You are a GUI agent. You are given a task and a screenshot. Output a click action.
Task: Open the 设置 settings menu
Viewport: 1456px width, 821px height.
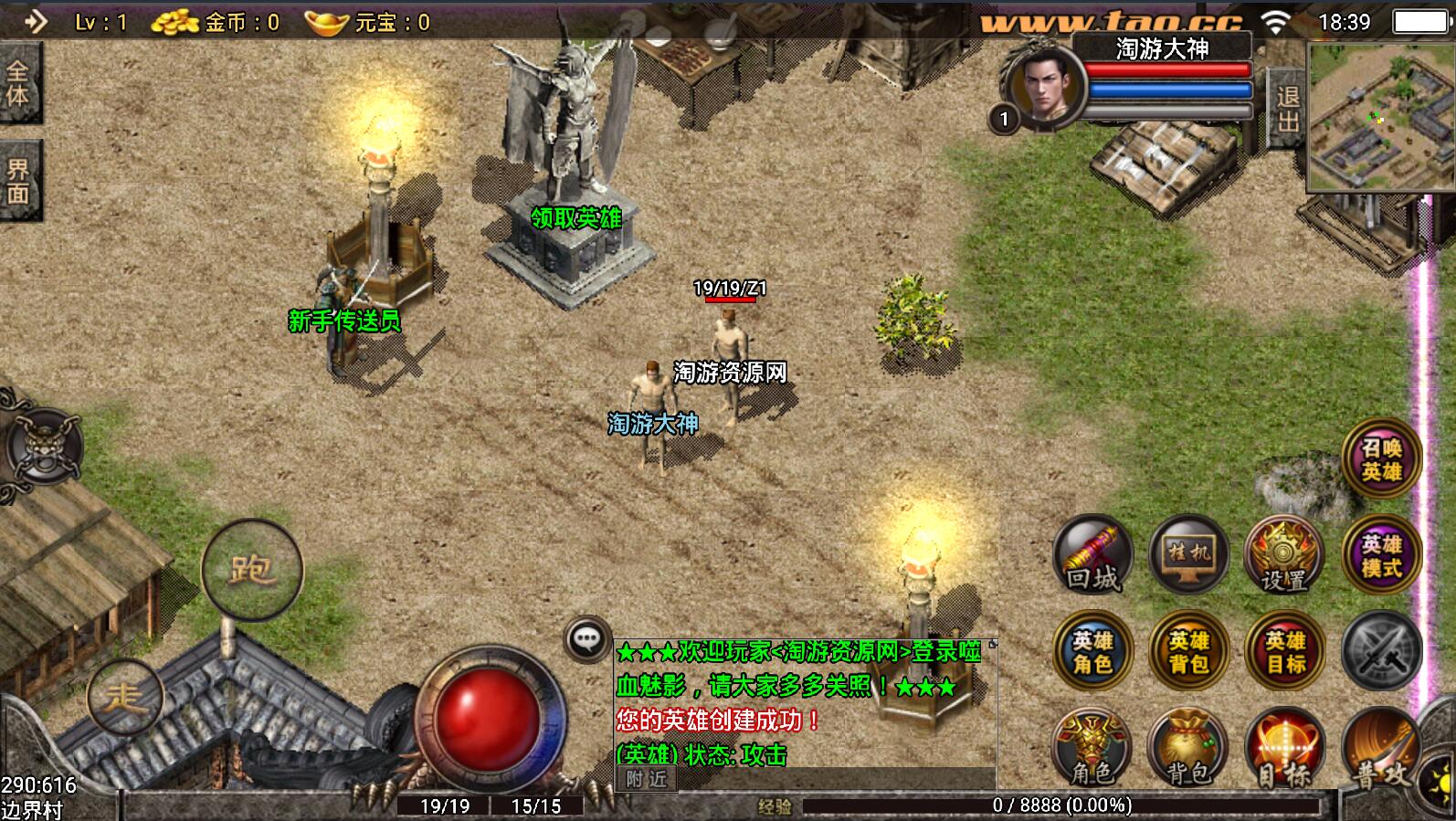click(1284, 555)
